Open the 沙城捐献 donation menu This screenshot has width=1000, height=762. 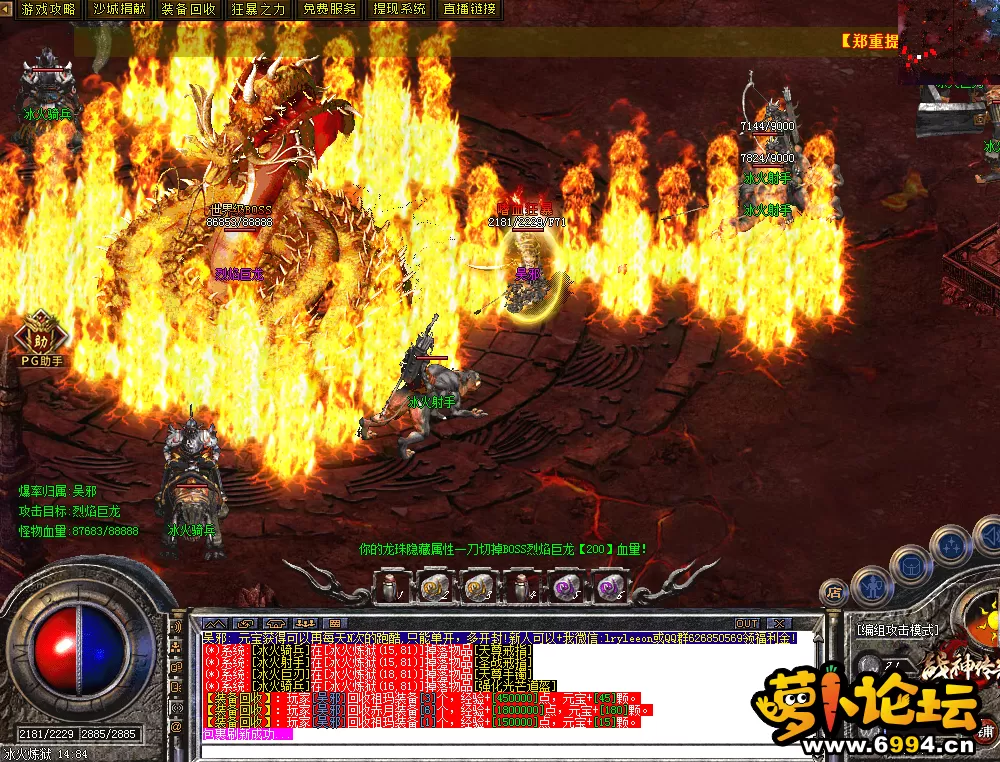coord(118,9)
